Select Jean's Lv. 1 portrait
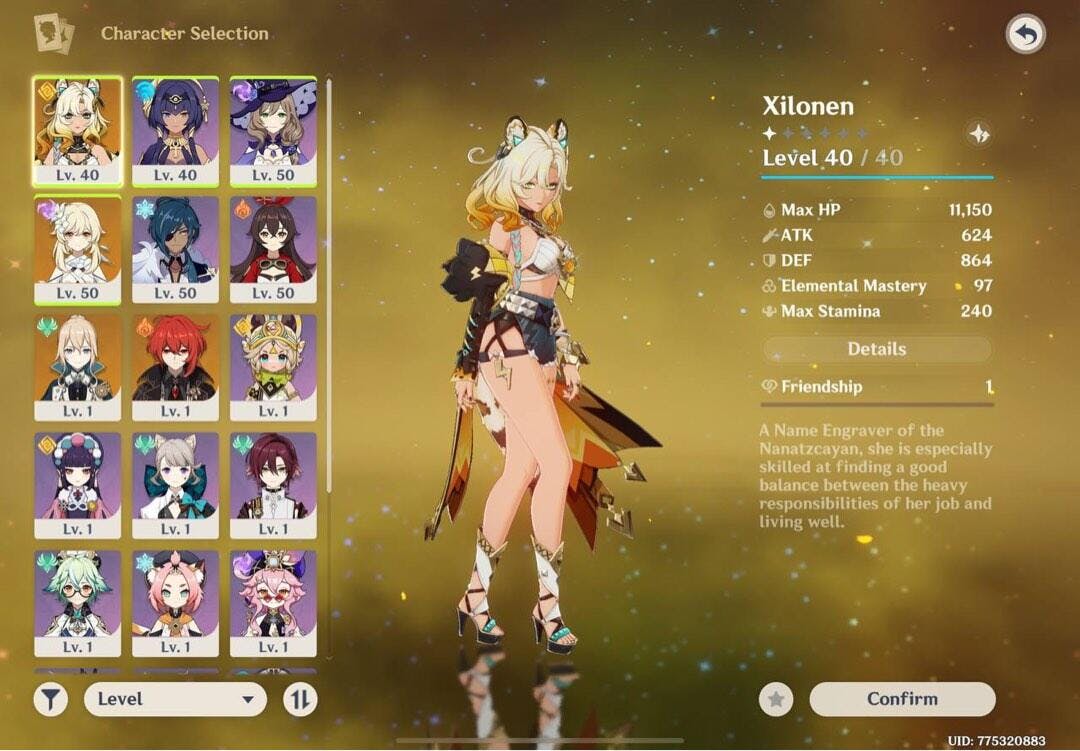This screenshot has height=751, width=1080. tap(78, 367)
